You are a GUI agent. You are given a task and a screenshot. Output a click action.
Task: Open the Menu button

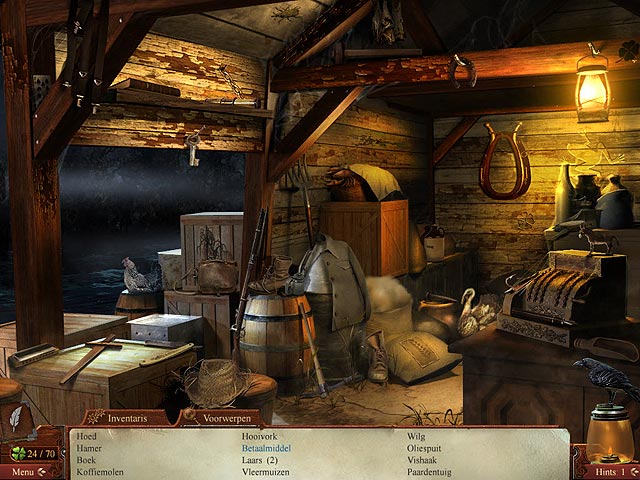24,471
